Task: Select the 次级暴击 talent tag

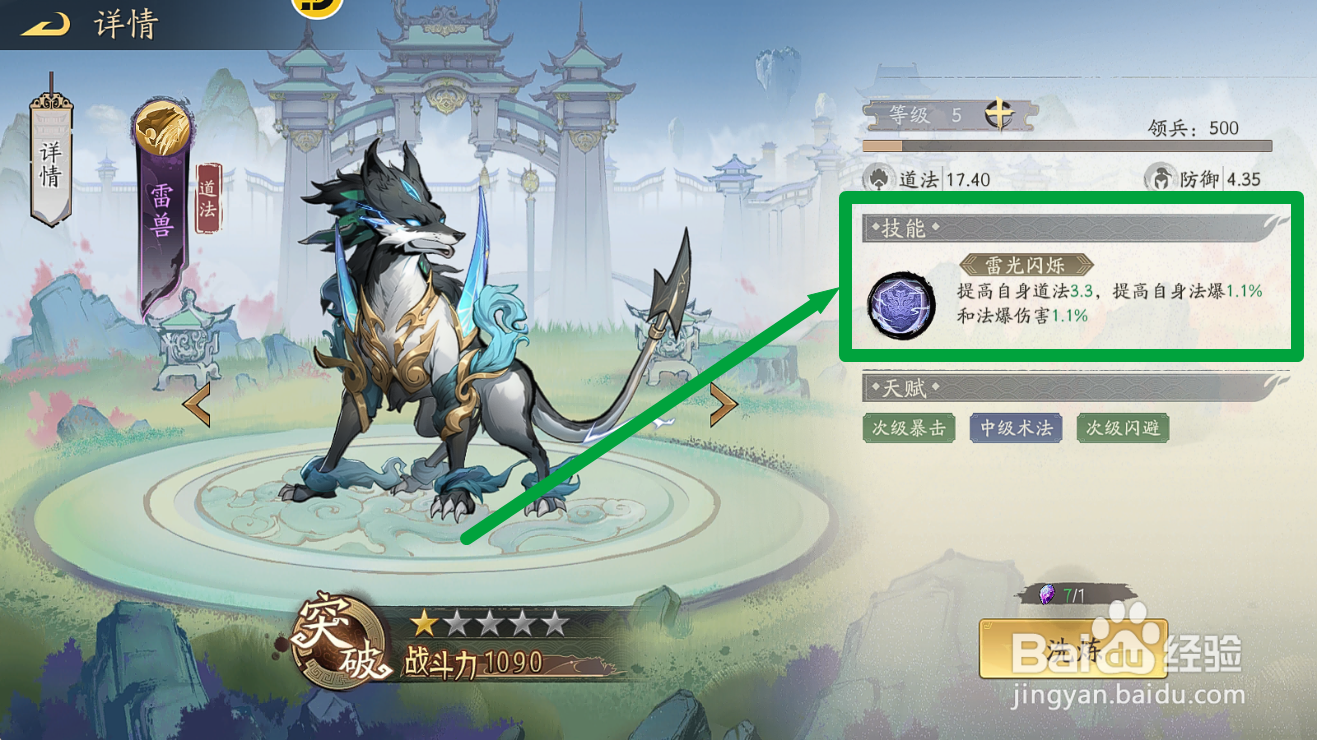Action: [x=908, y=428]
